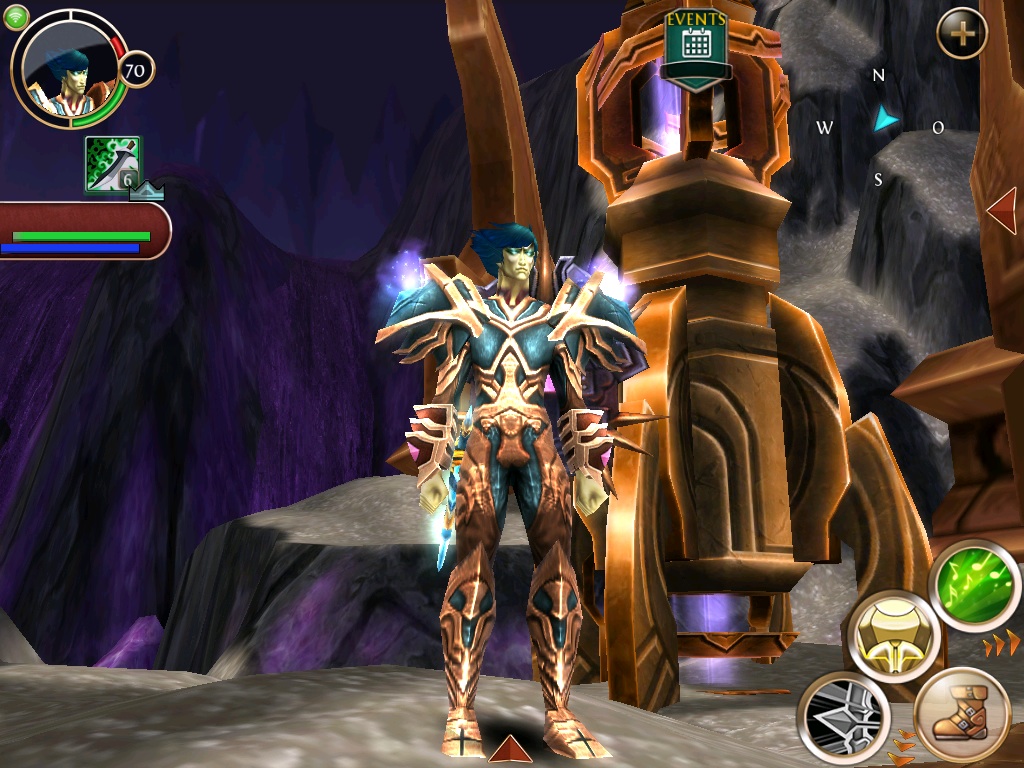
Task: Open the character portrait menu
Action: 68,70
